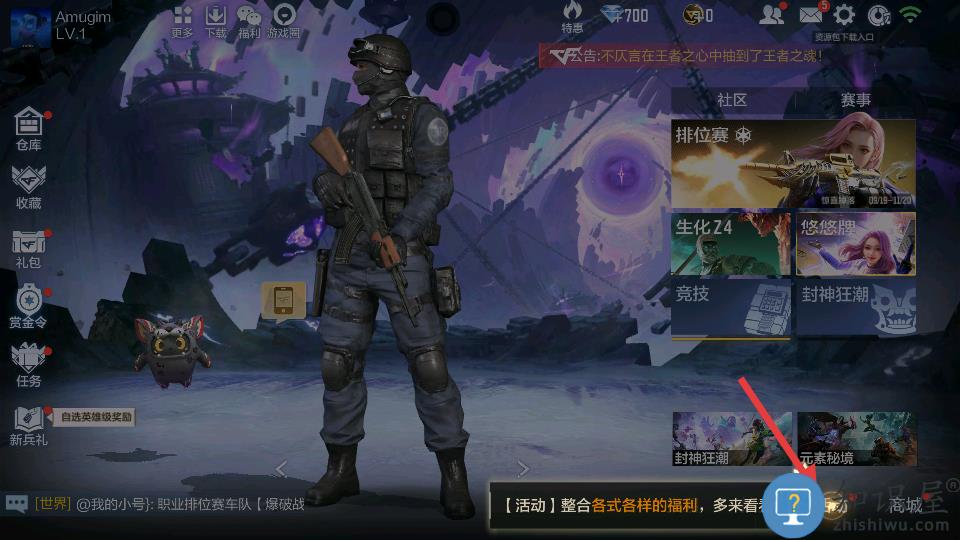Open the 礼包 gift pack menu
The image size is (960, 540).
29,247
